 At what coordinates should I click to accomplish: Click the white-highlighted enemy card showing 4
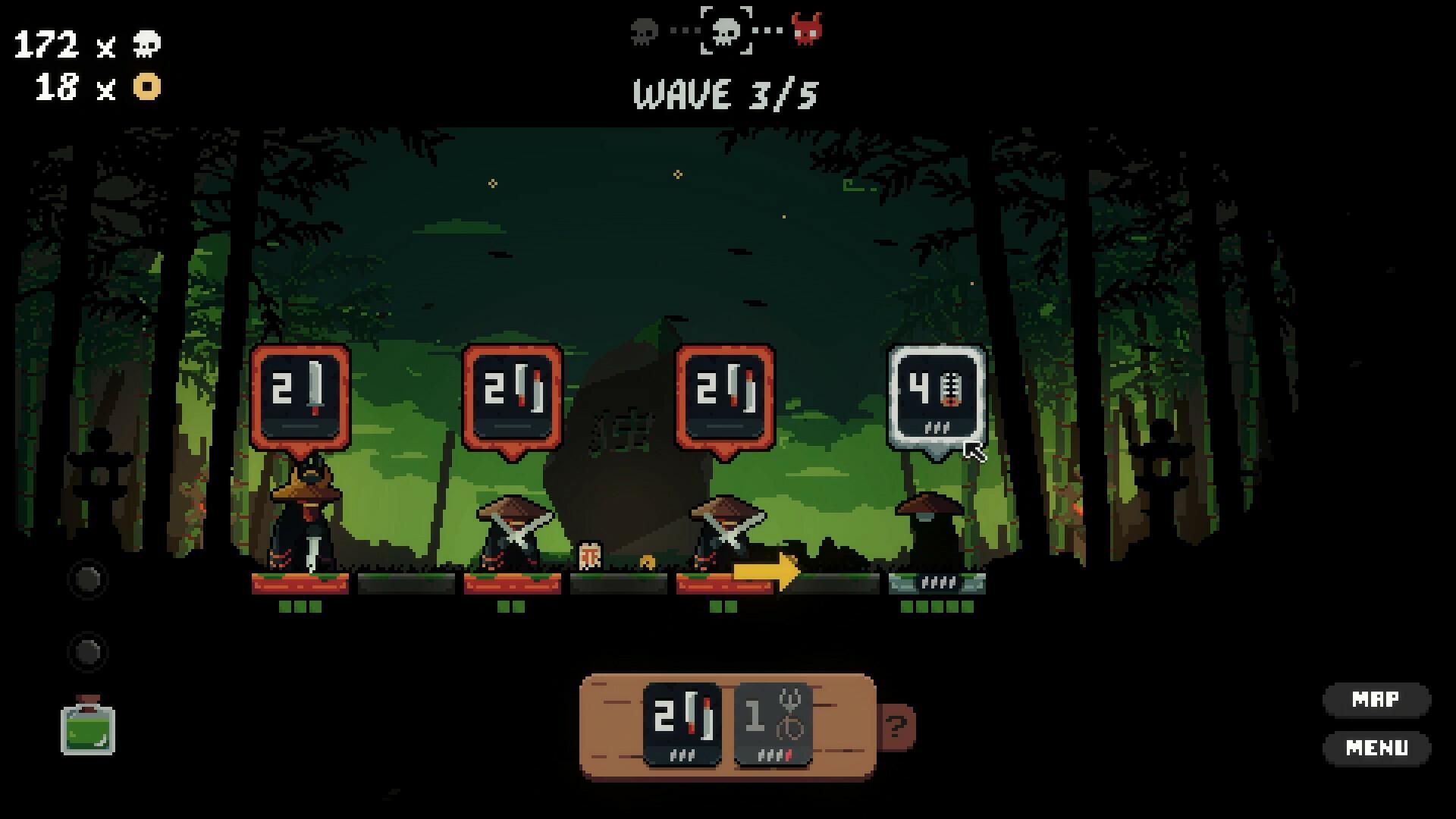point(937,393)
